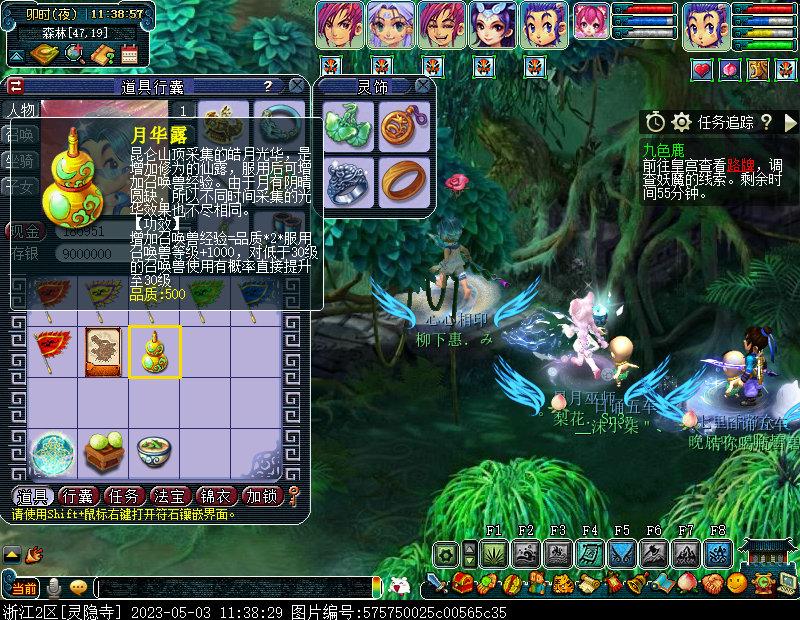Activate the F1 grass skill
The height and width of the screenshot is (620, 800).
pyautogui.click(x=494, y=553)
